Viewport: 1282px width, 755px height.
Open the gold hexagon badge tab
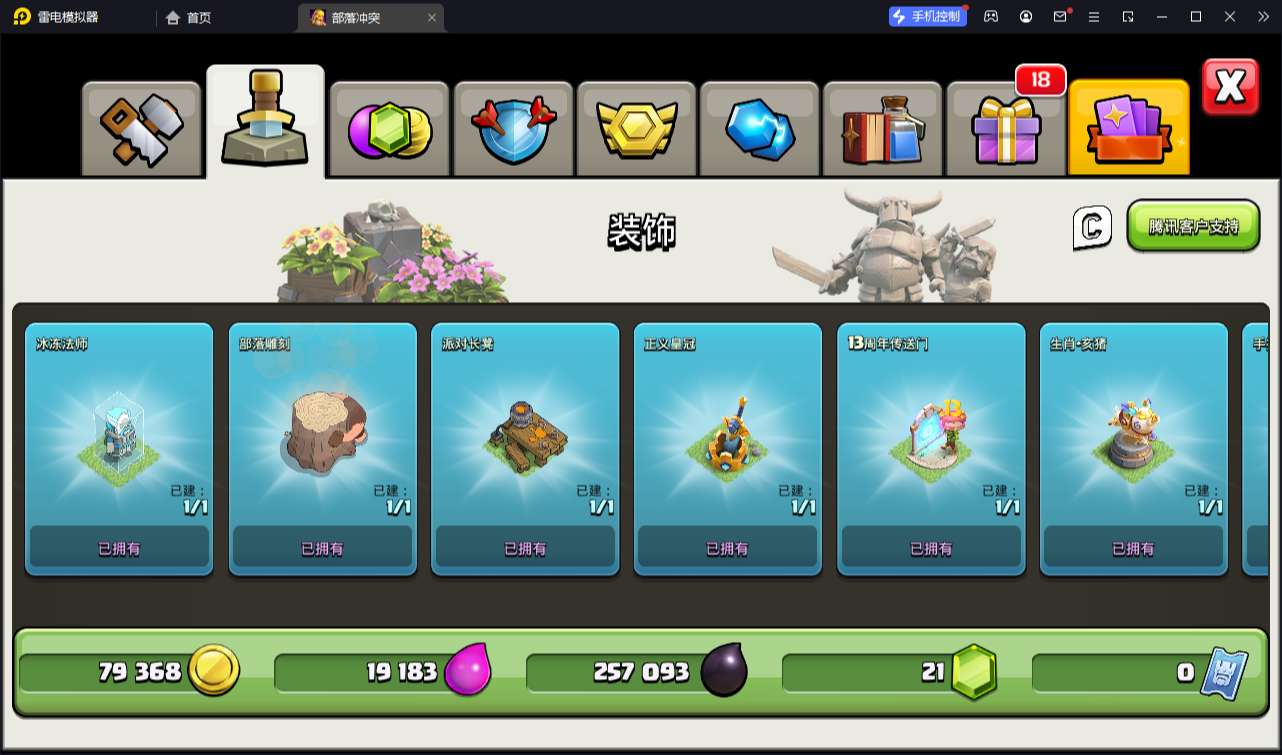[x=637, y=129]
